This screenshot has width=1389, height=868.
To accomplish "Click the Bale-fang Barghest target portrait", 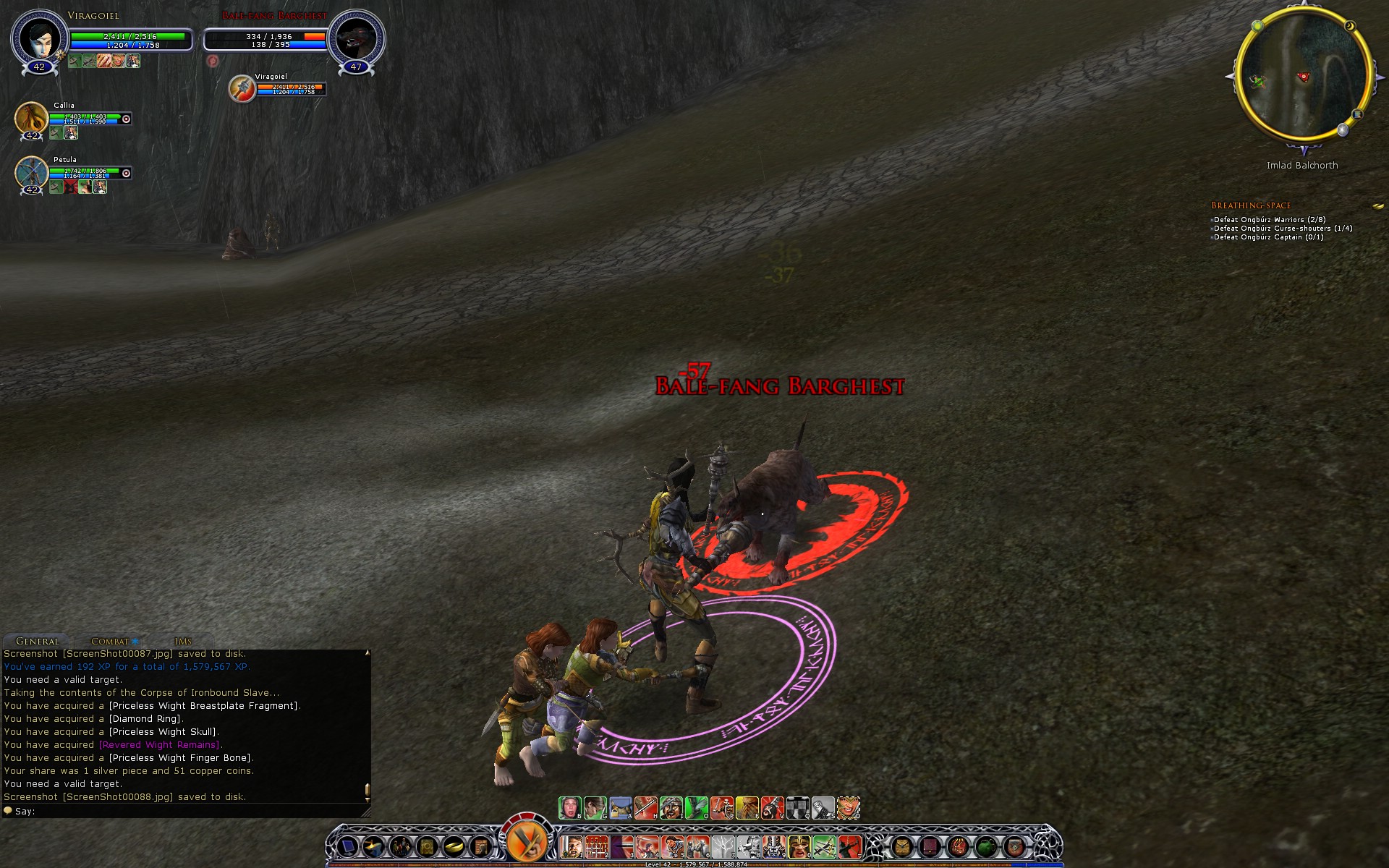I will click(356, 39).
